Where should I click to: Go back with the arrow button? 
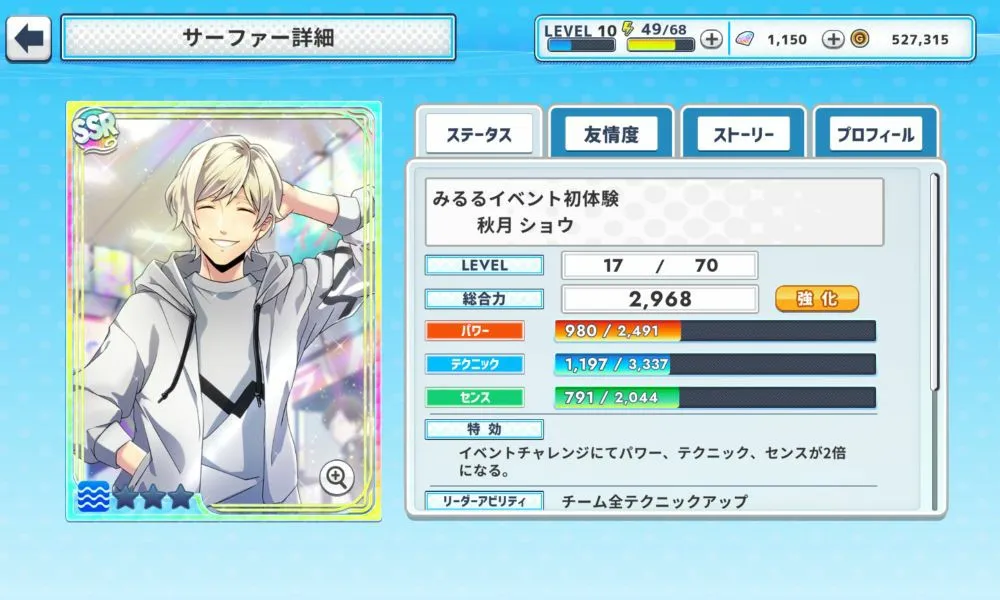30,39
